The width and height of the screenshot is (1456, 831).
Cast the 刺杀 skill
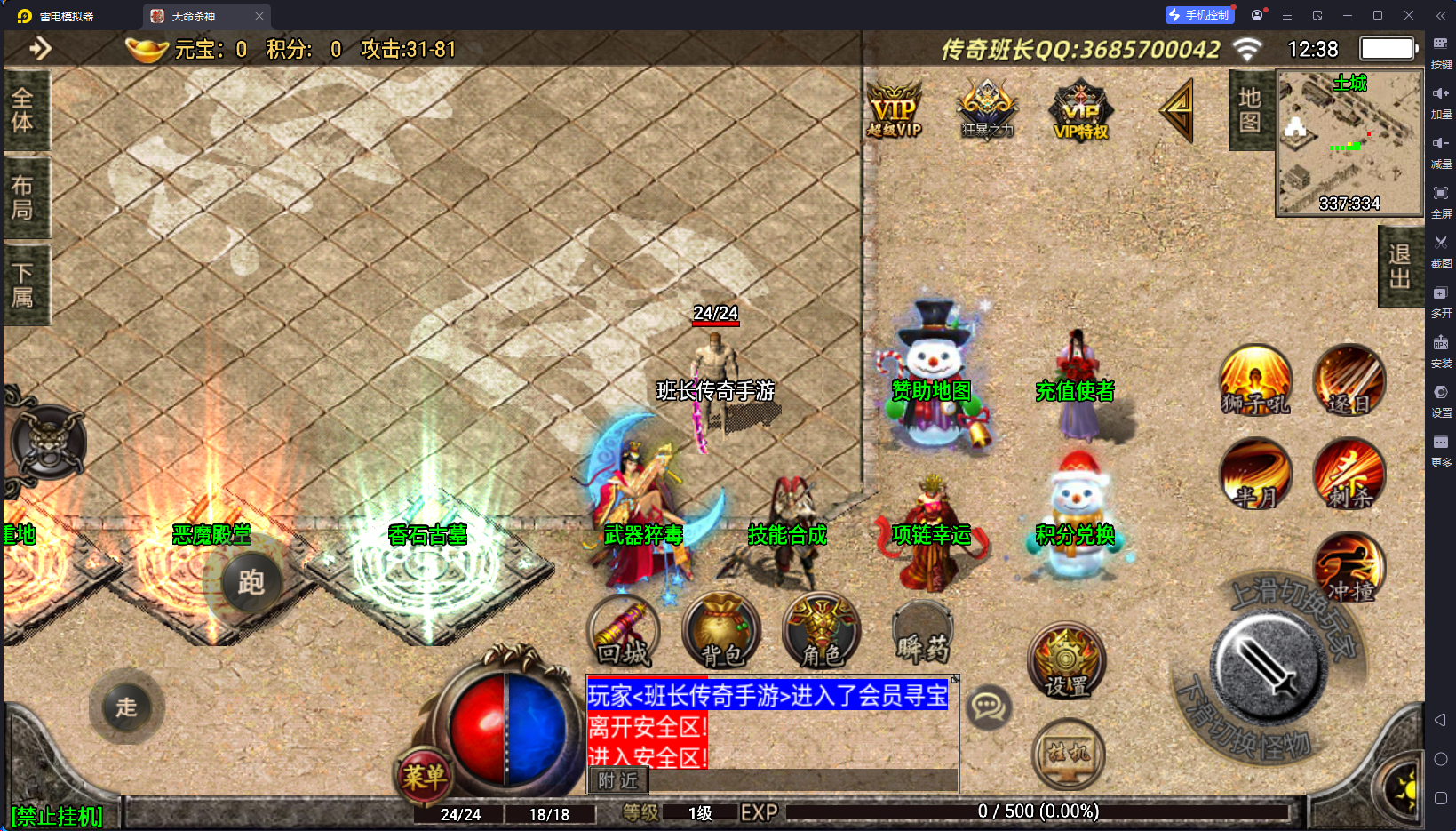pos(1349,475)
